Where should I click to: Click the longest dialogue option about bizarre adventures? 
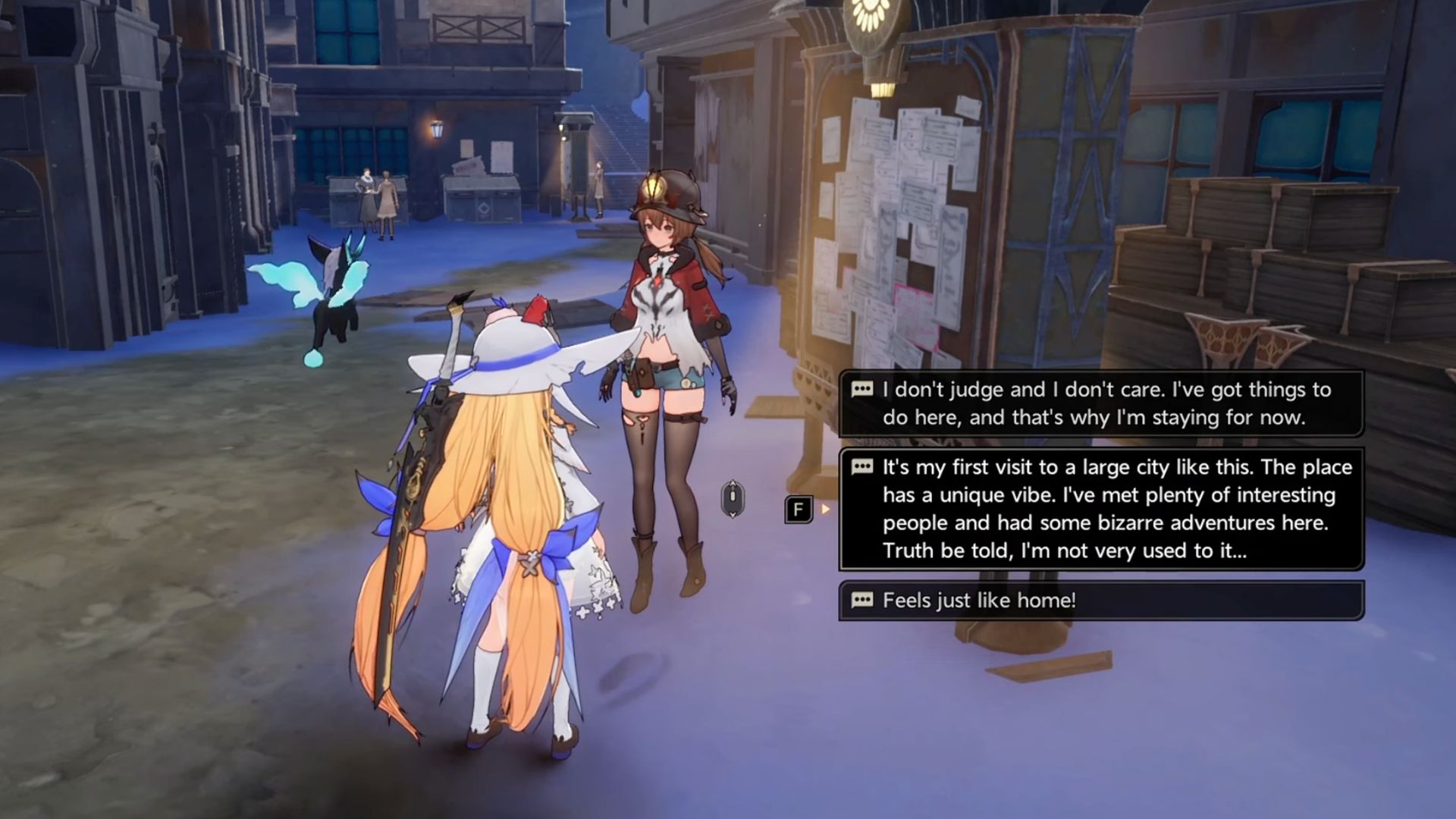(1100, 508)
